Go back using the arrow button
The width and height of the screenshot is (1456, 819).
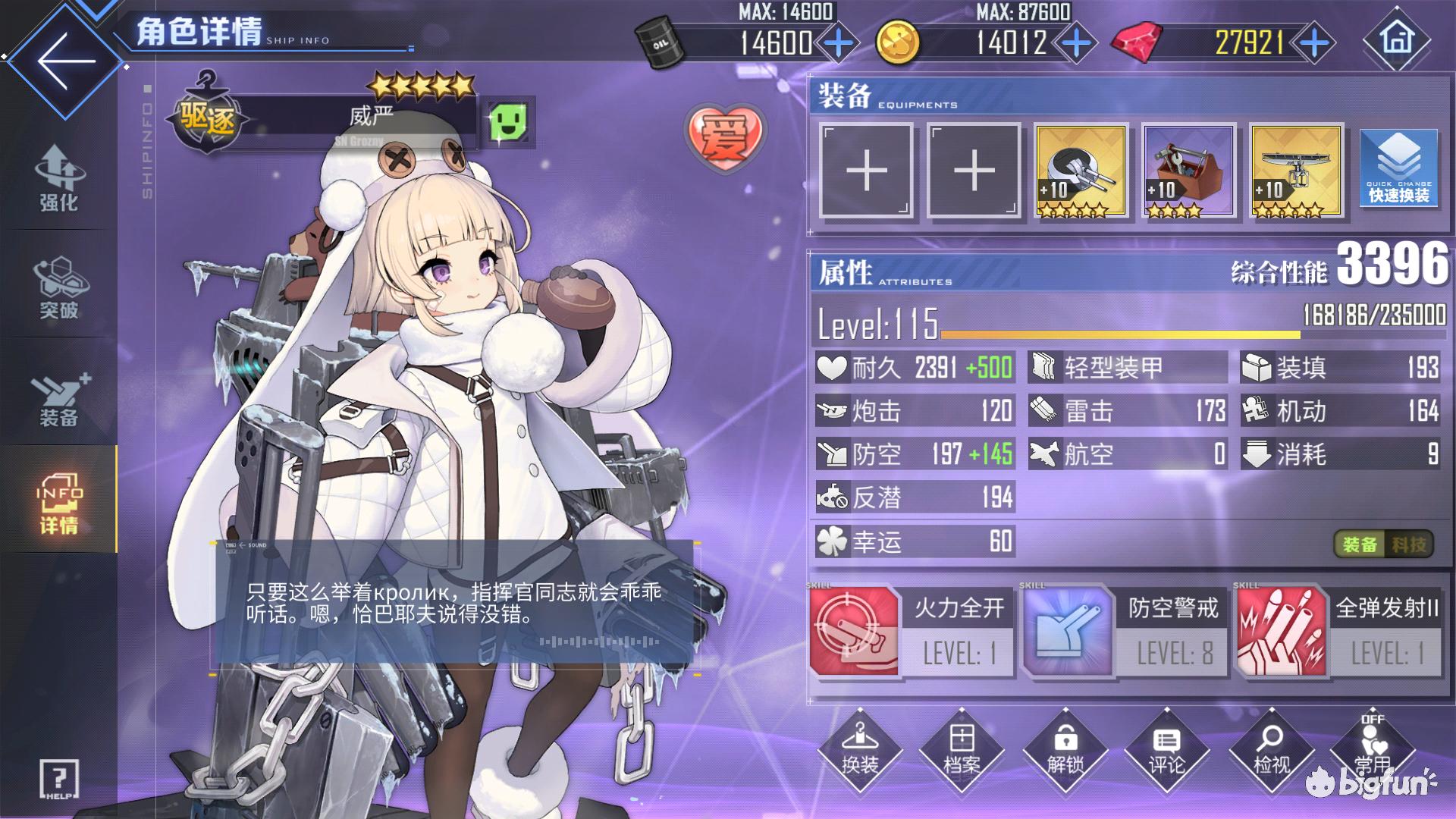(x=64, y=61)
